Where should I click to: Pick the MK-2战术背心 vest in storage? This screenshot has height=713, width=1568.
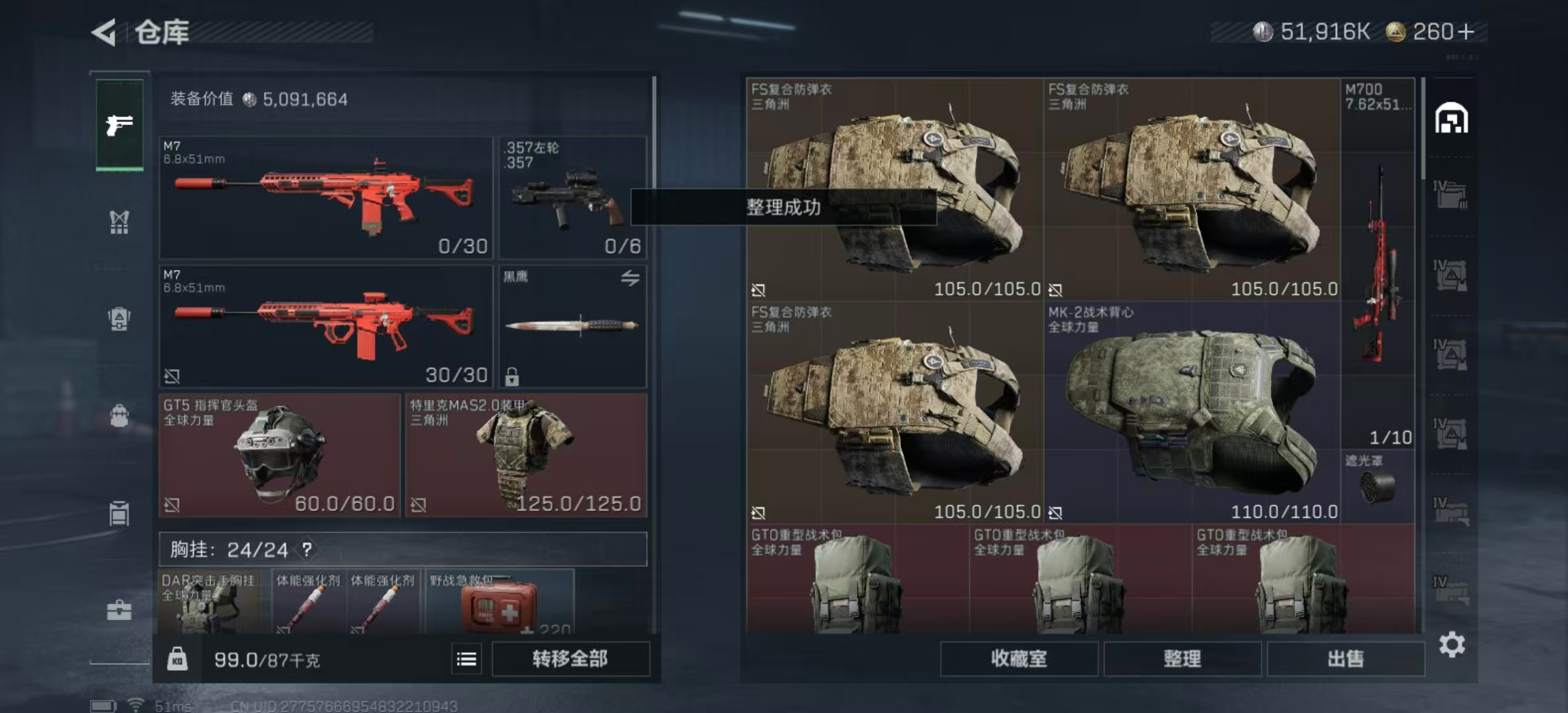(1192, 413)
